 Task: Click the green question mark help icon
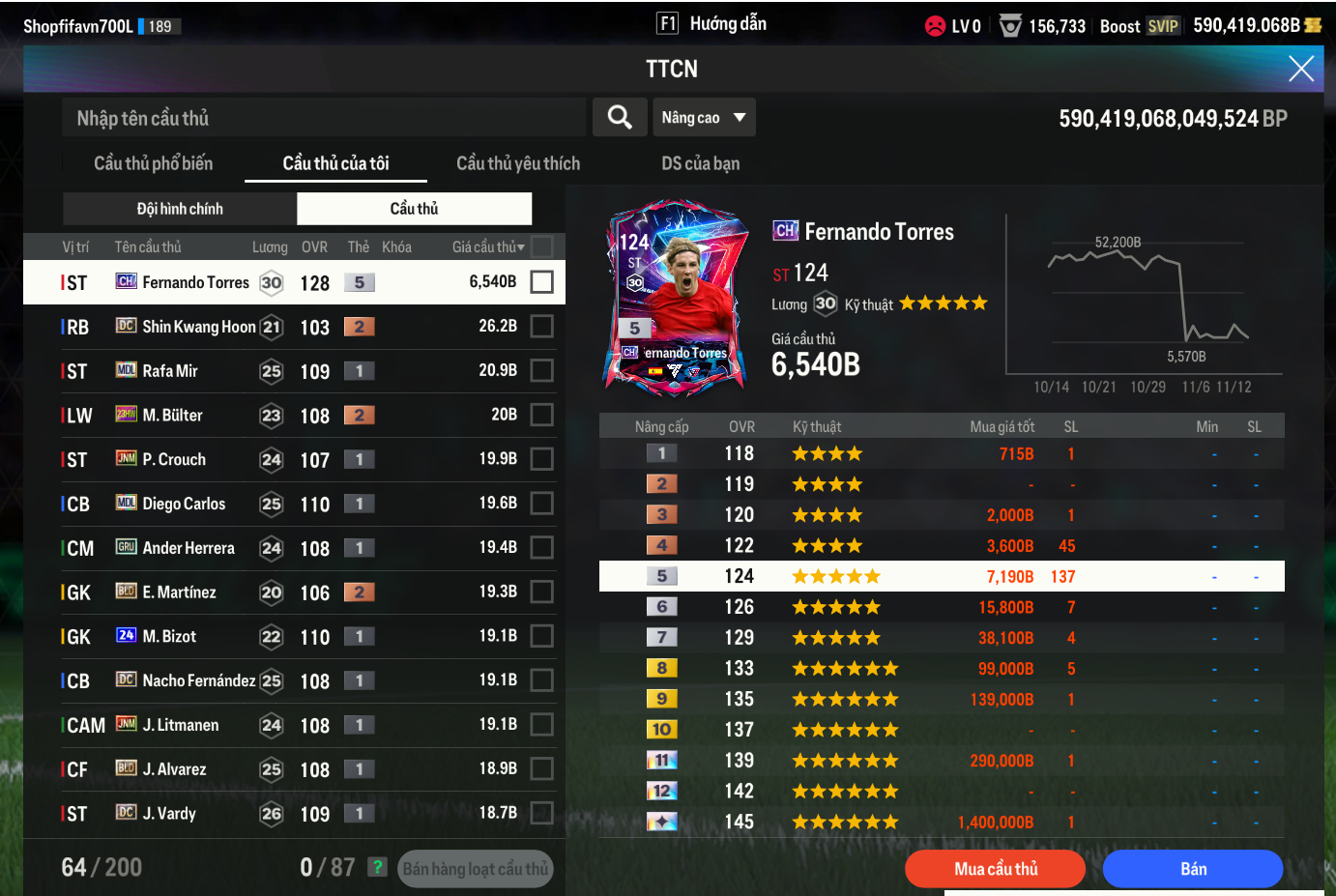click(378, 867)
